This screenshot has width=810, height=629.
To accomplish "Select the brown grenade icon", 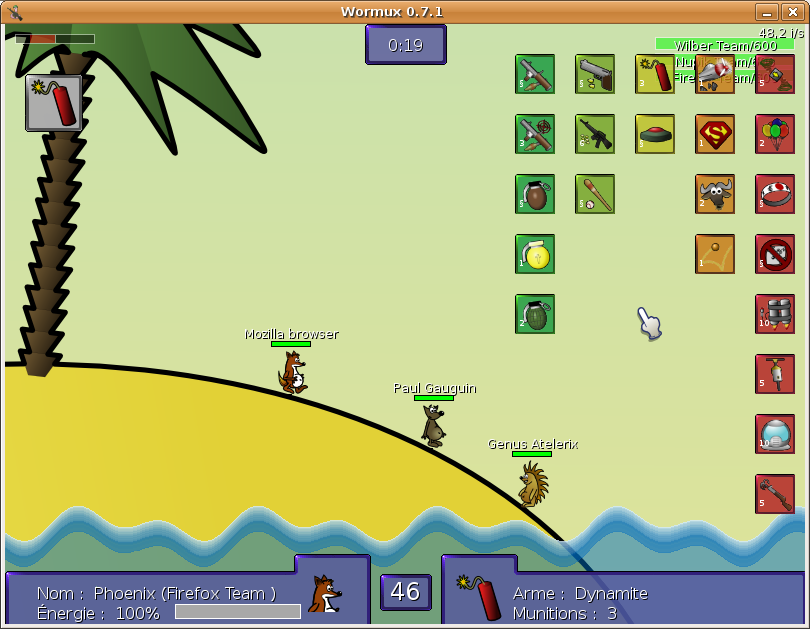I will [x=535, y=194].
